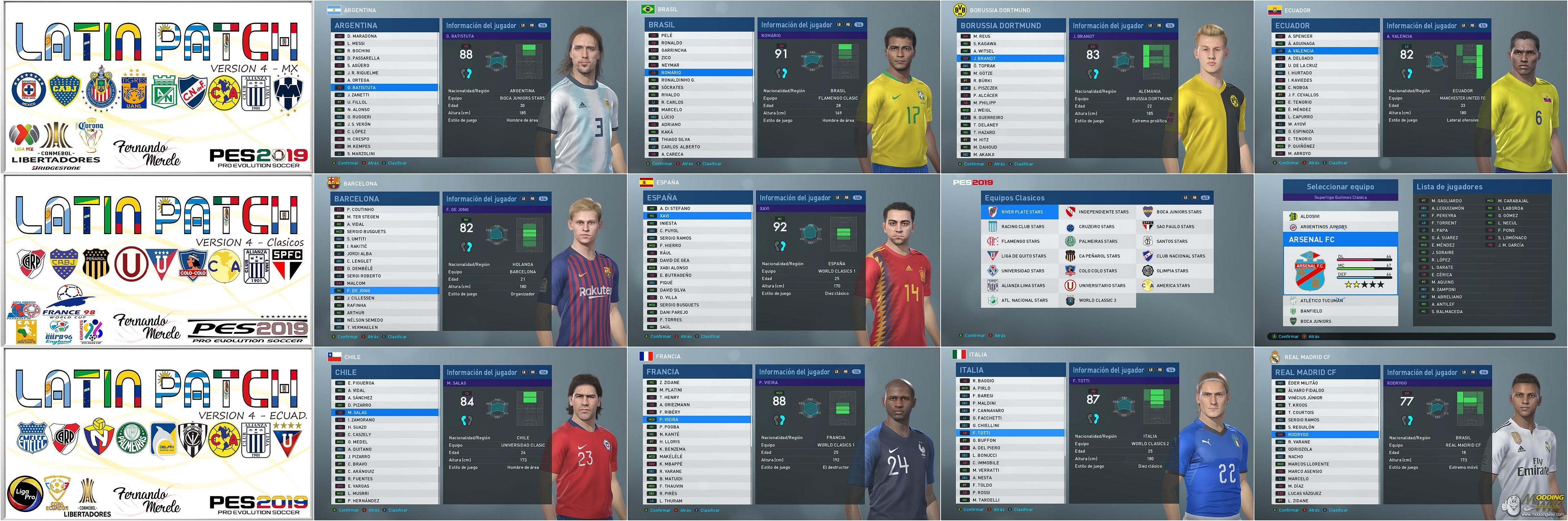Pick K. Mbappé from the Francia roster

tap(671, 464)
